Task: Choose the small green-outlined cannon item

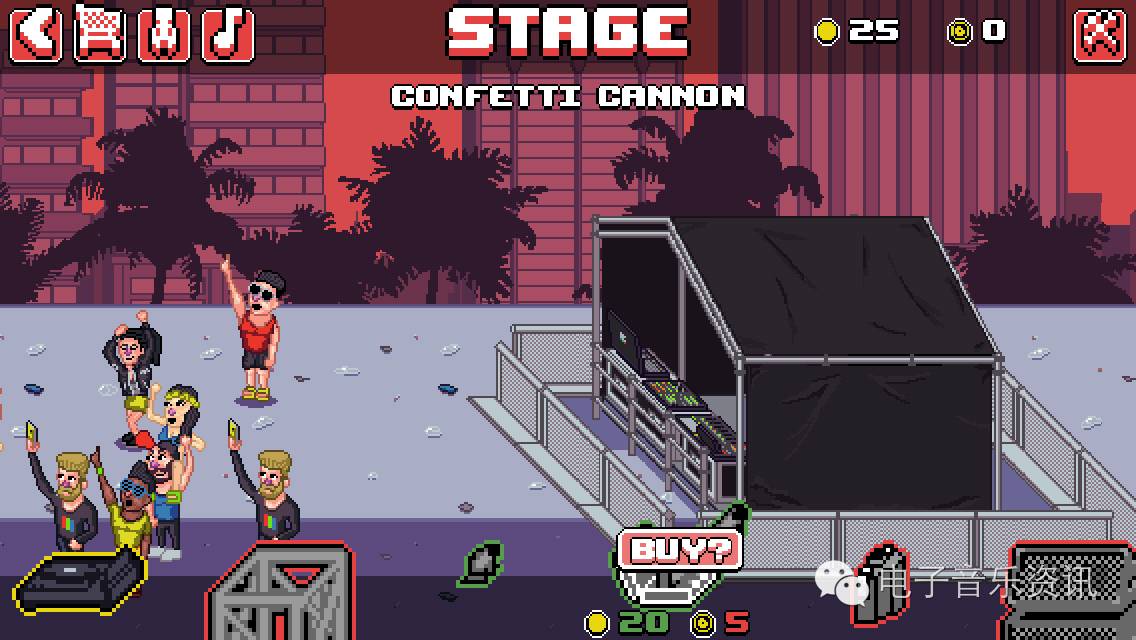Action: 484,564
